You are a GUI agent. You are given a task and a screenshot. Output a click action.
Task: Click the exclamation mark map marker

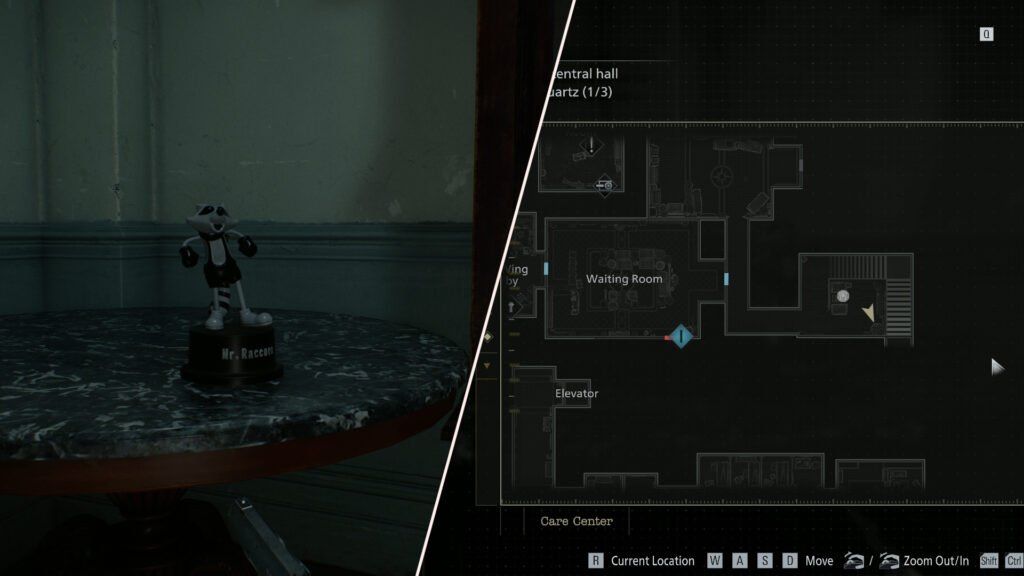click(x=591, y=147)
